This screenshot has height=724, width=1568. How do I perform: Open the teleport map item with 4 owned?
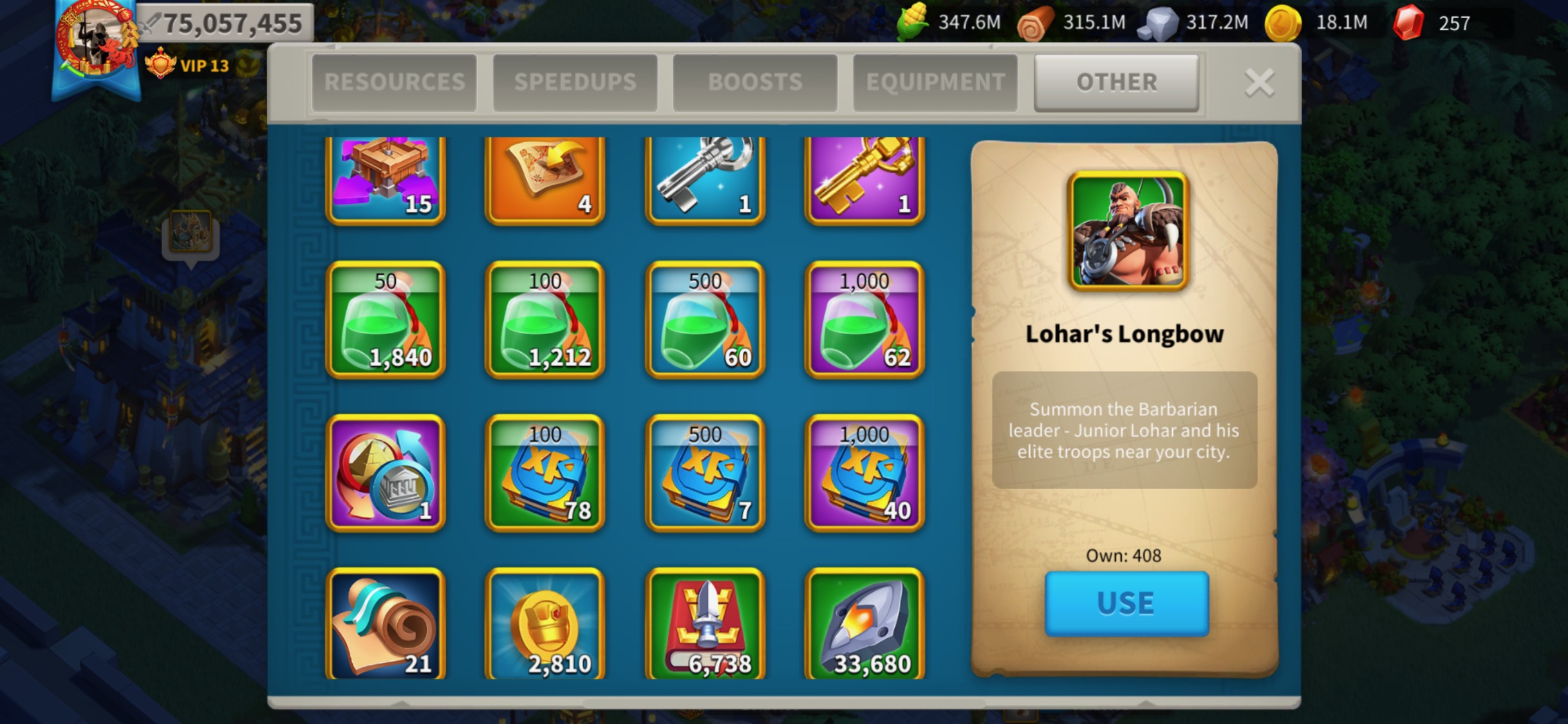(544, 179)
